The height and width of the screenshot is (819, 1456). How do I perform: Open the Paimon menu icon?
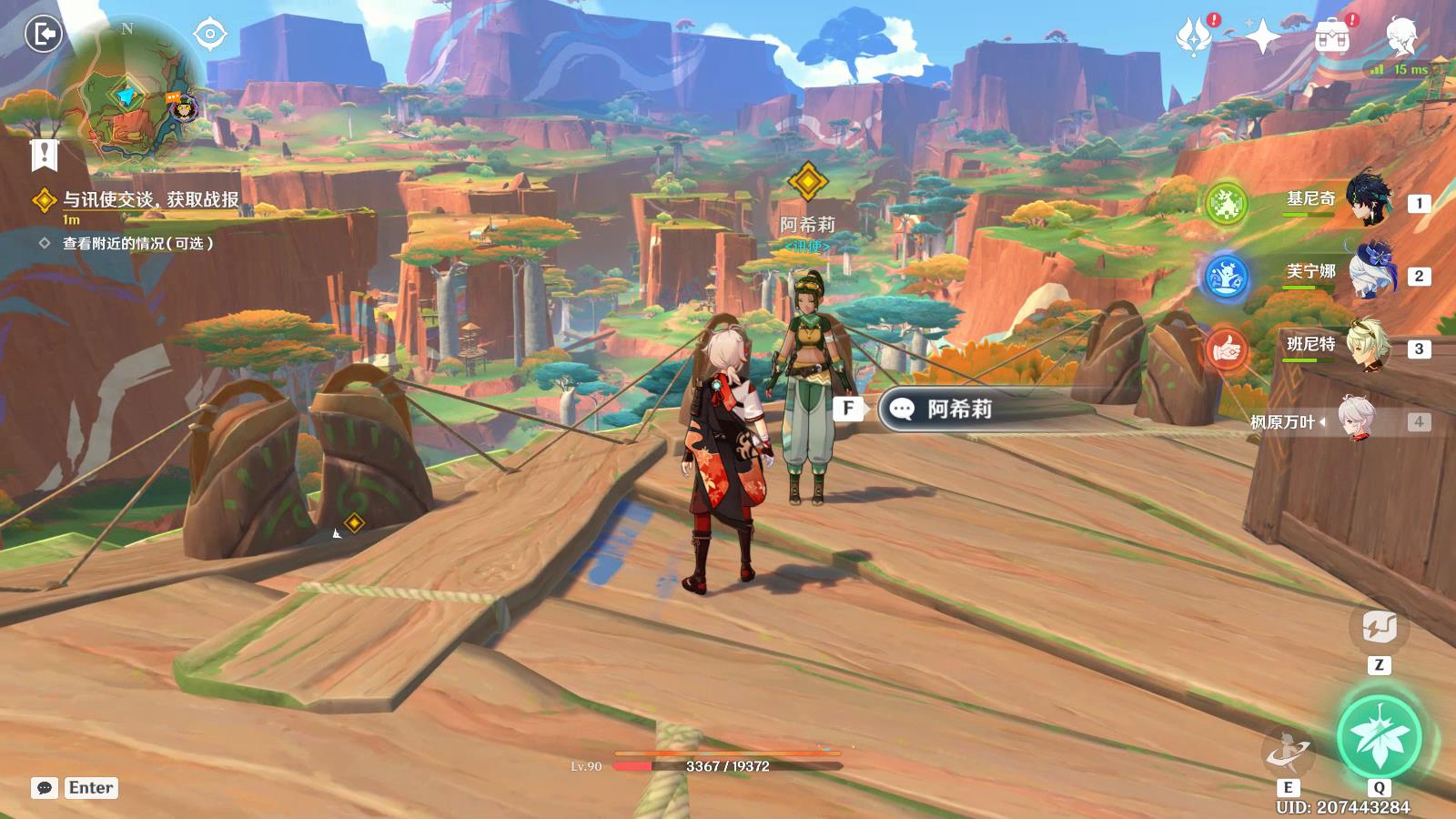coord(1401,36)
